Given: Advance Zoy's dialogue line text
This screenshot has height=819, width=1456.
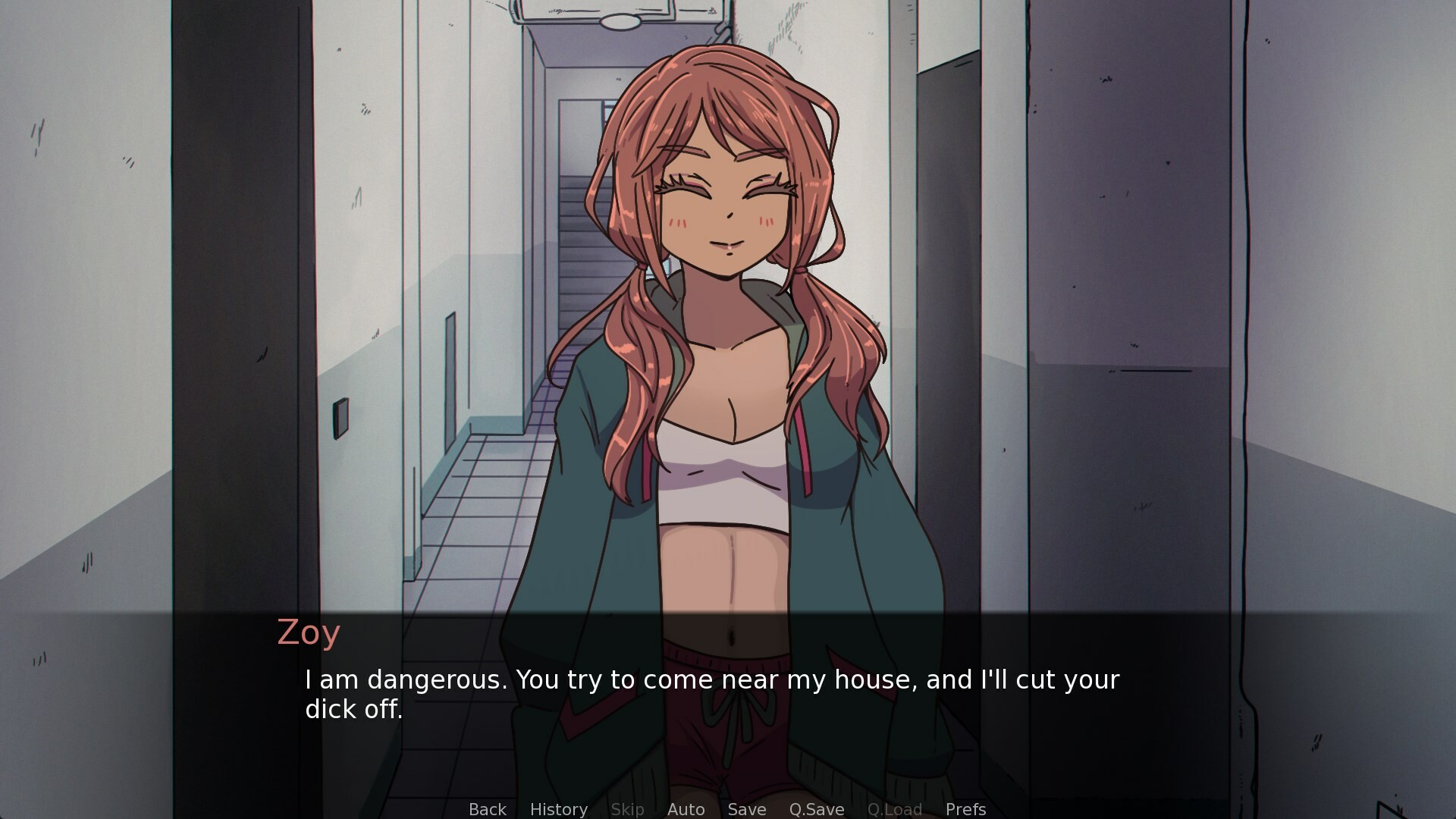Looking at the screenshot, I should tap(711, 694).
